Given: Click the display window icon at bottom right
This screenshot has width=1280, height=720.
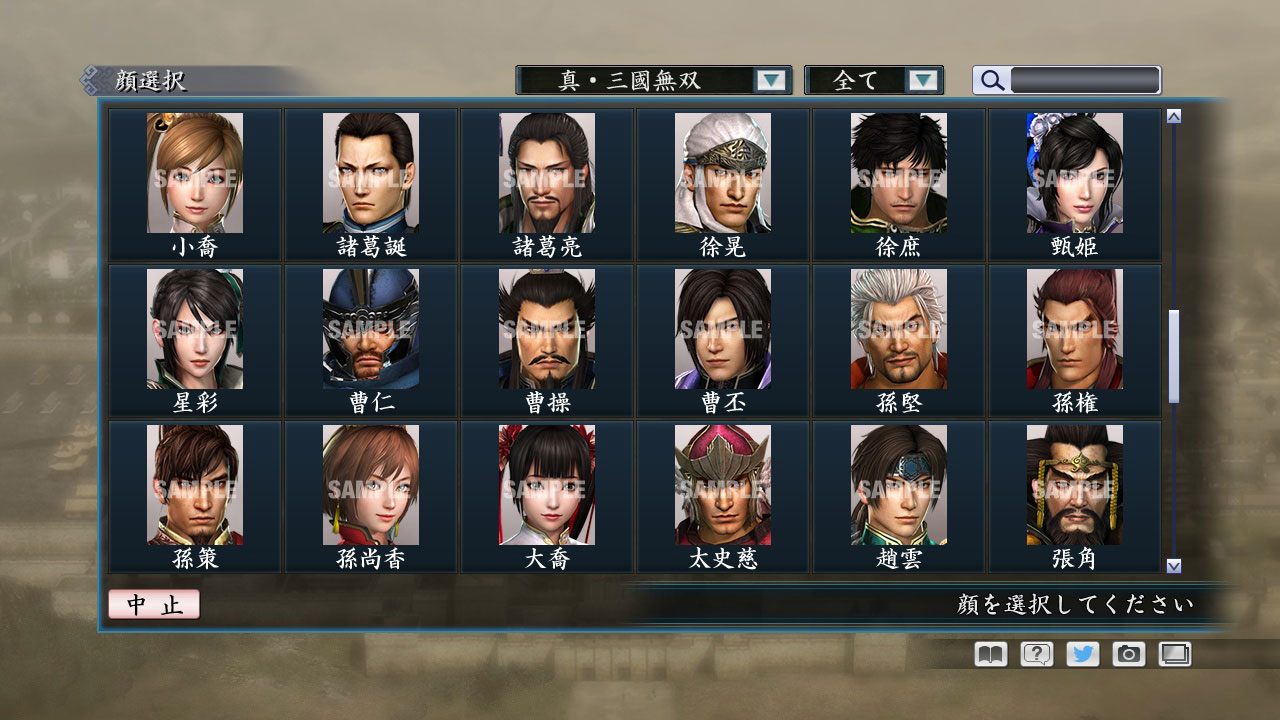Looking at the screenshot, I should coord(1174,653).
